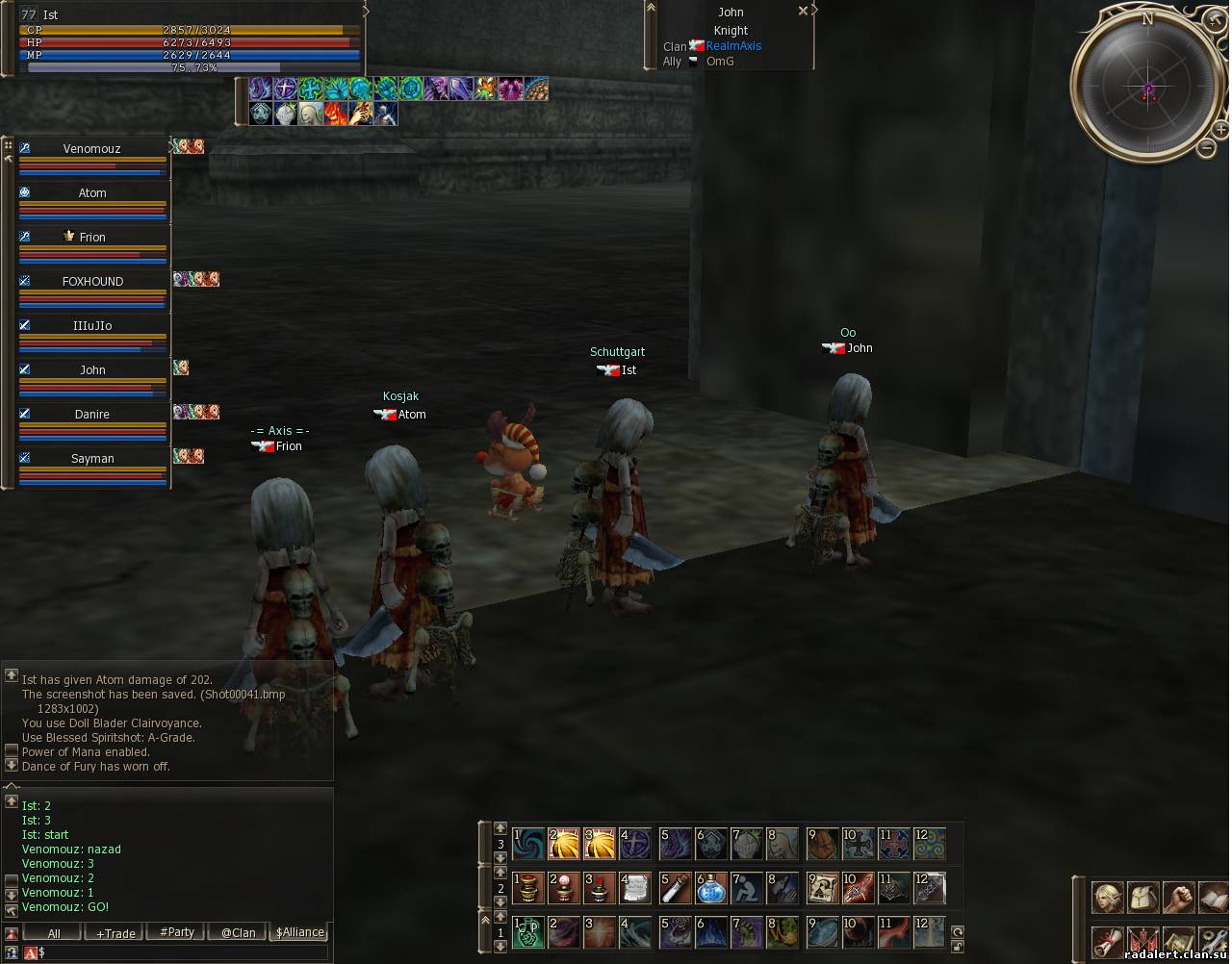Zoom out the compass minimap

pos(1206,147)
